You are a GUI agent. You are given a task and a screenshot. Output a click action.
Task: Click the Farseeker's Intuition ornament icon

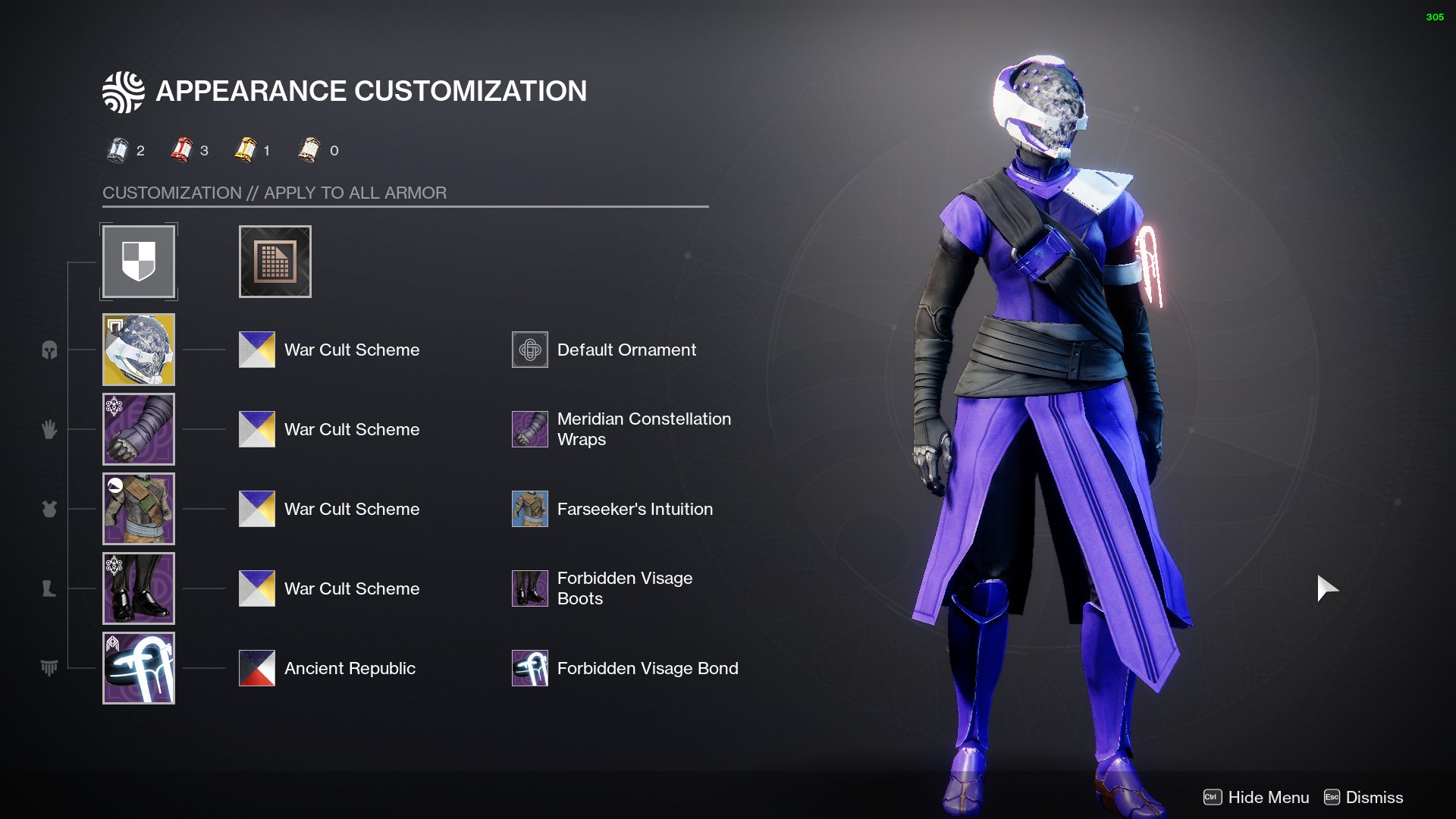(x=530, y=509)
